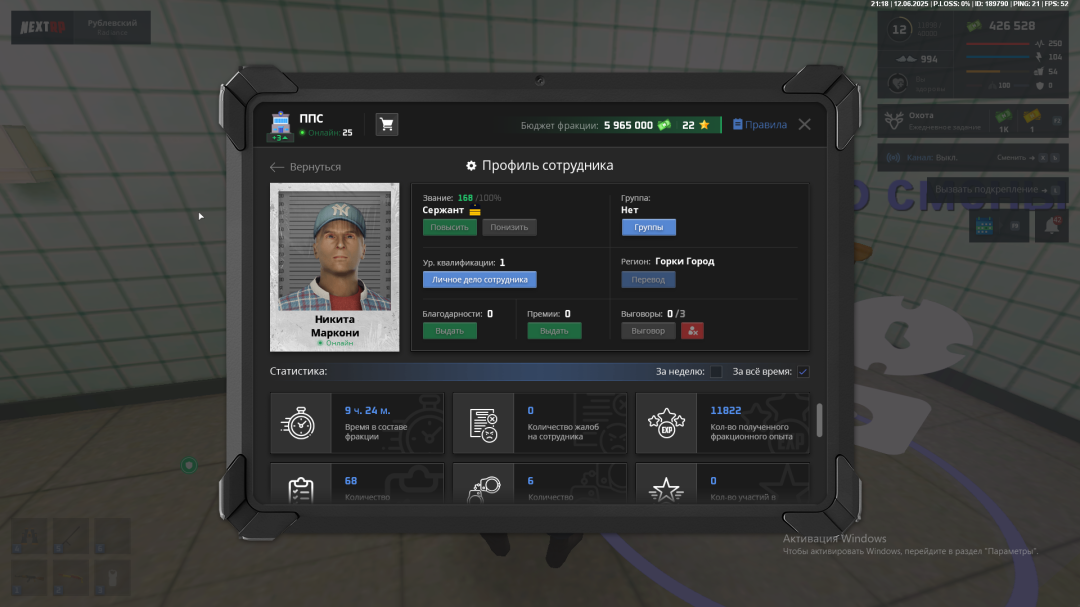Viewport: 1080px width, 607px height.
Task: Toggle the За всё время checkbox
Action: coord(803,372)
